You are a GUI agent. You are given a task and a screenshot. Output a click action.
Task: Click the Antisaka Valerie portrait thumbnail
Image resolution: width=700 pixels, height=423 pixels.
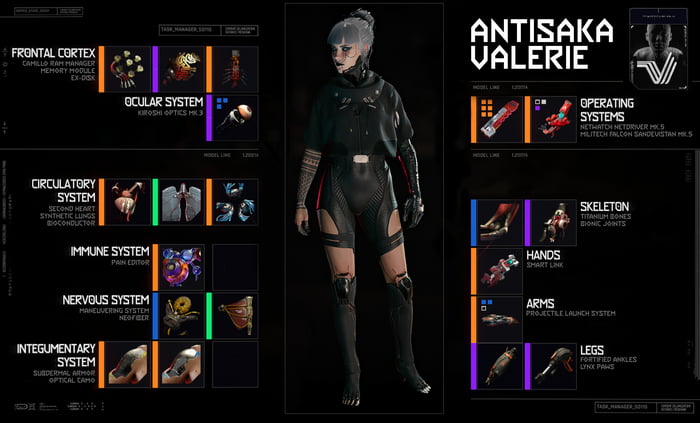659,50
